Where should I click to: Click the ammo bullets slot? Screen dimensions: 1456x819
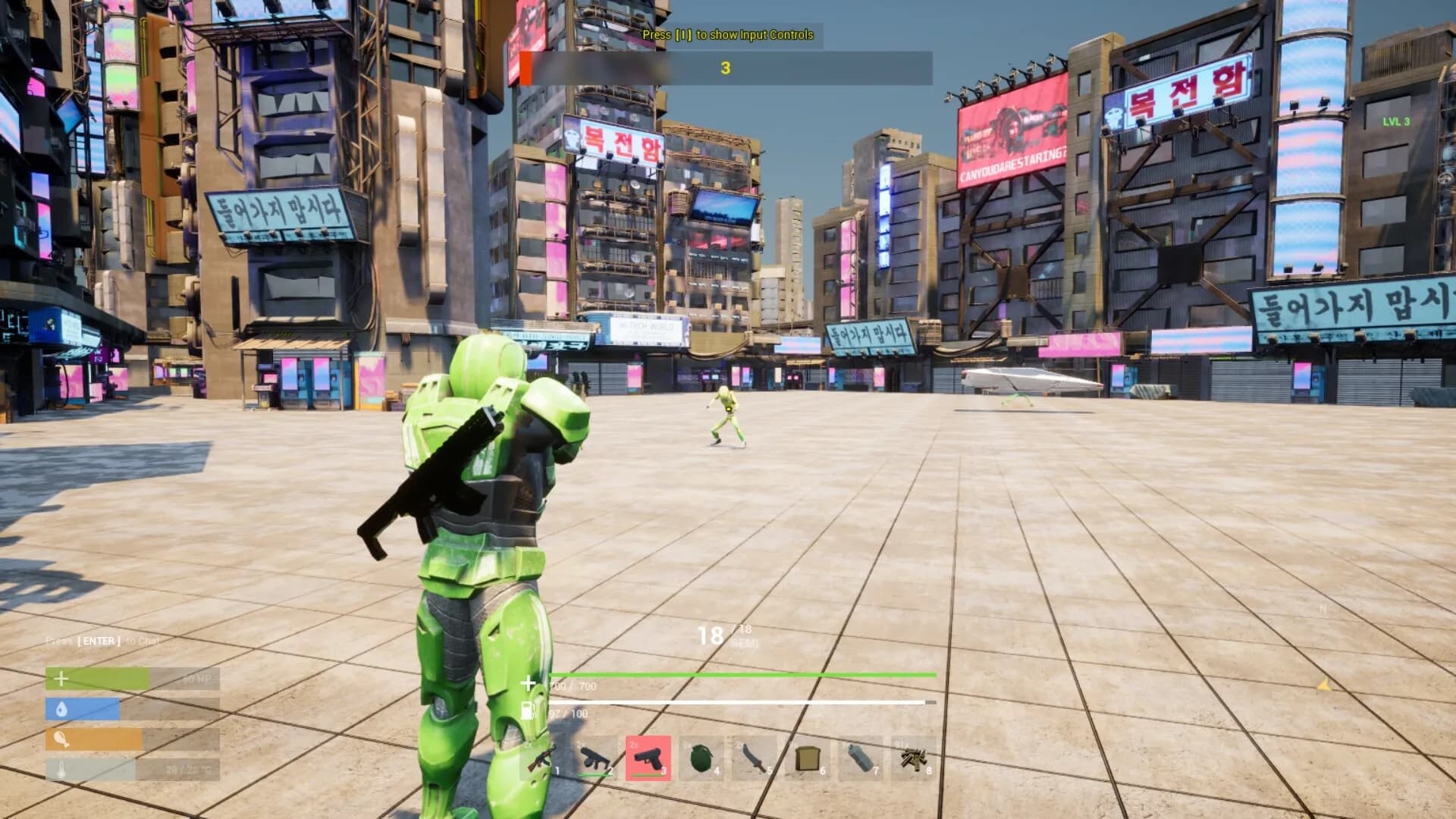913,758
